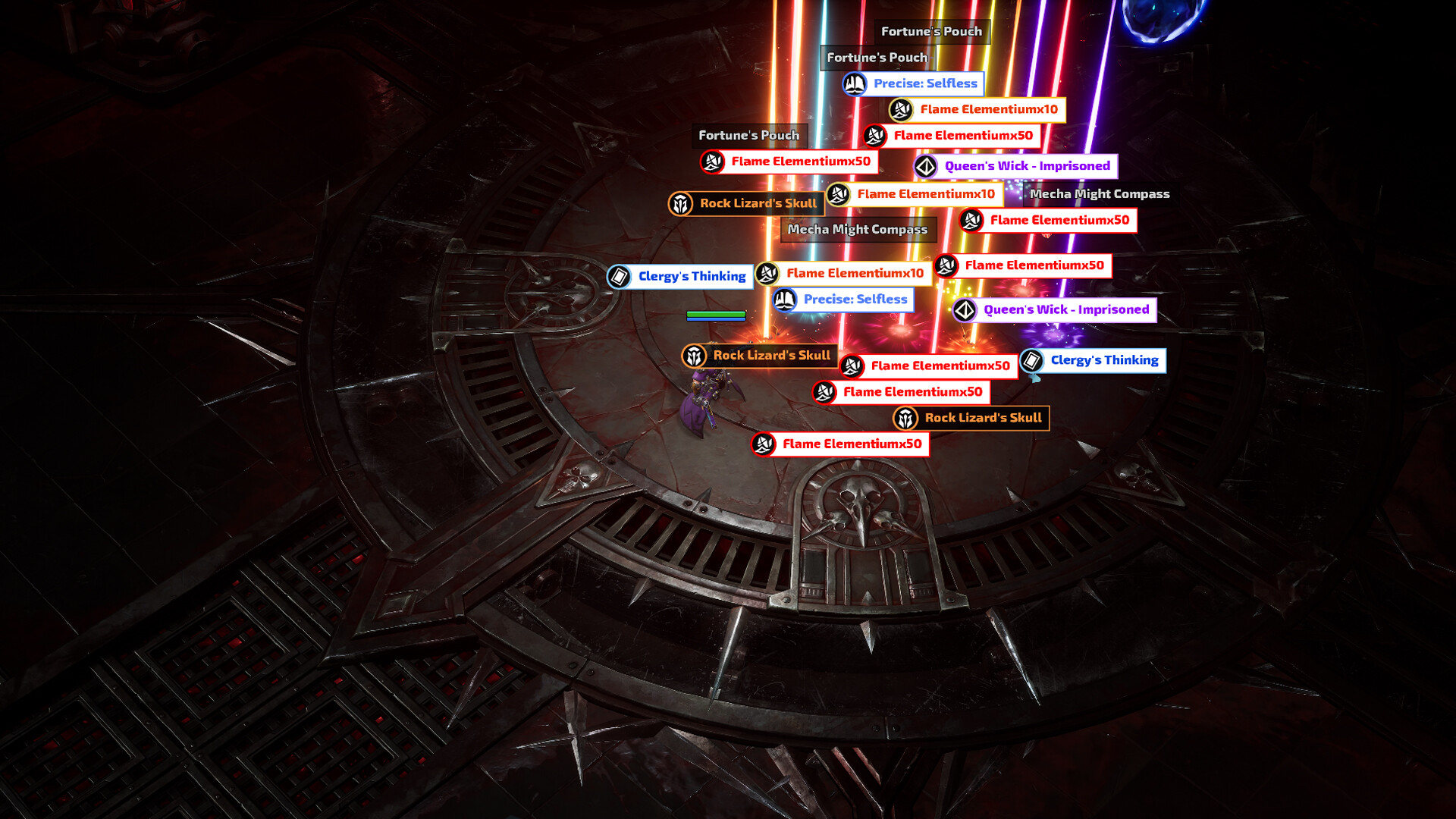Click the Rock Lizard's Skull icon beside the character
This screenshot has height=819, width=1456.
695,356
